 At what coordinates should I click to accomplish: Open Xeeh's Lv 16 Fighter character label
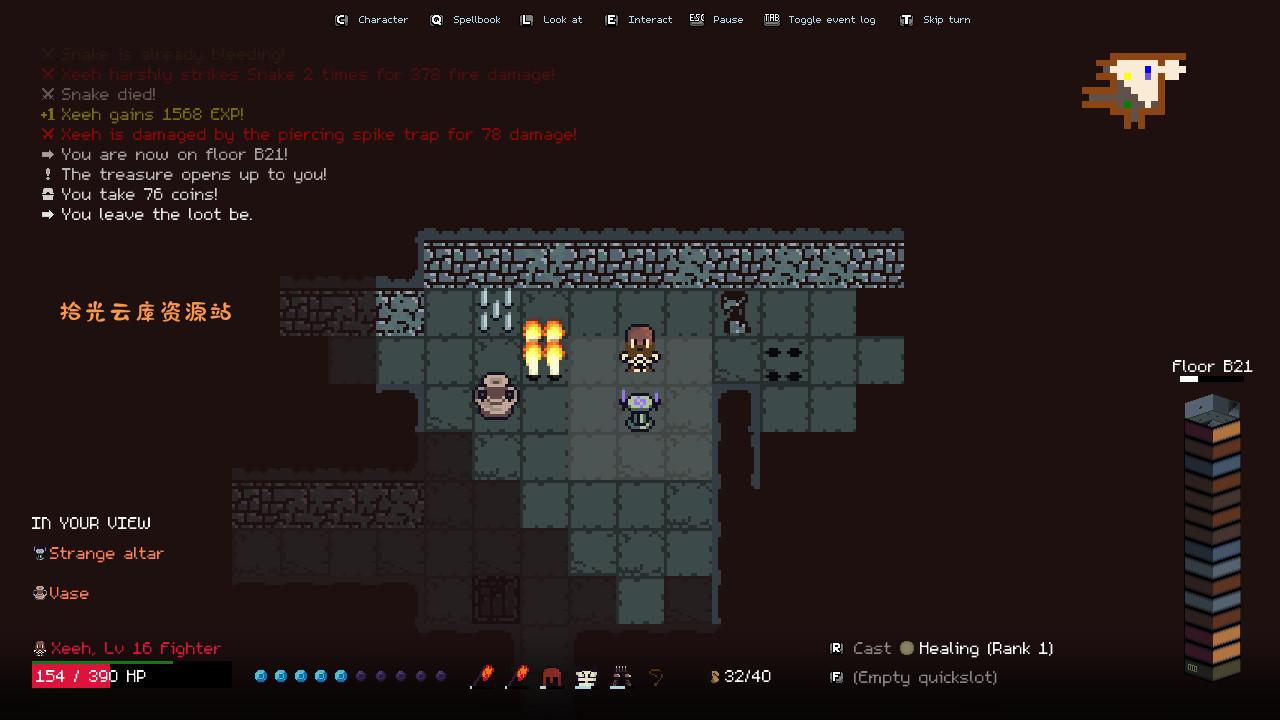(127, 648)
